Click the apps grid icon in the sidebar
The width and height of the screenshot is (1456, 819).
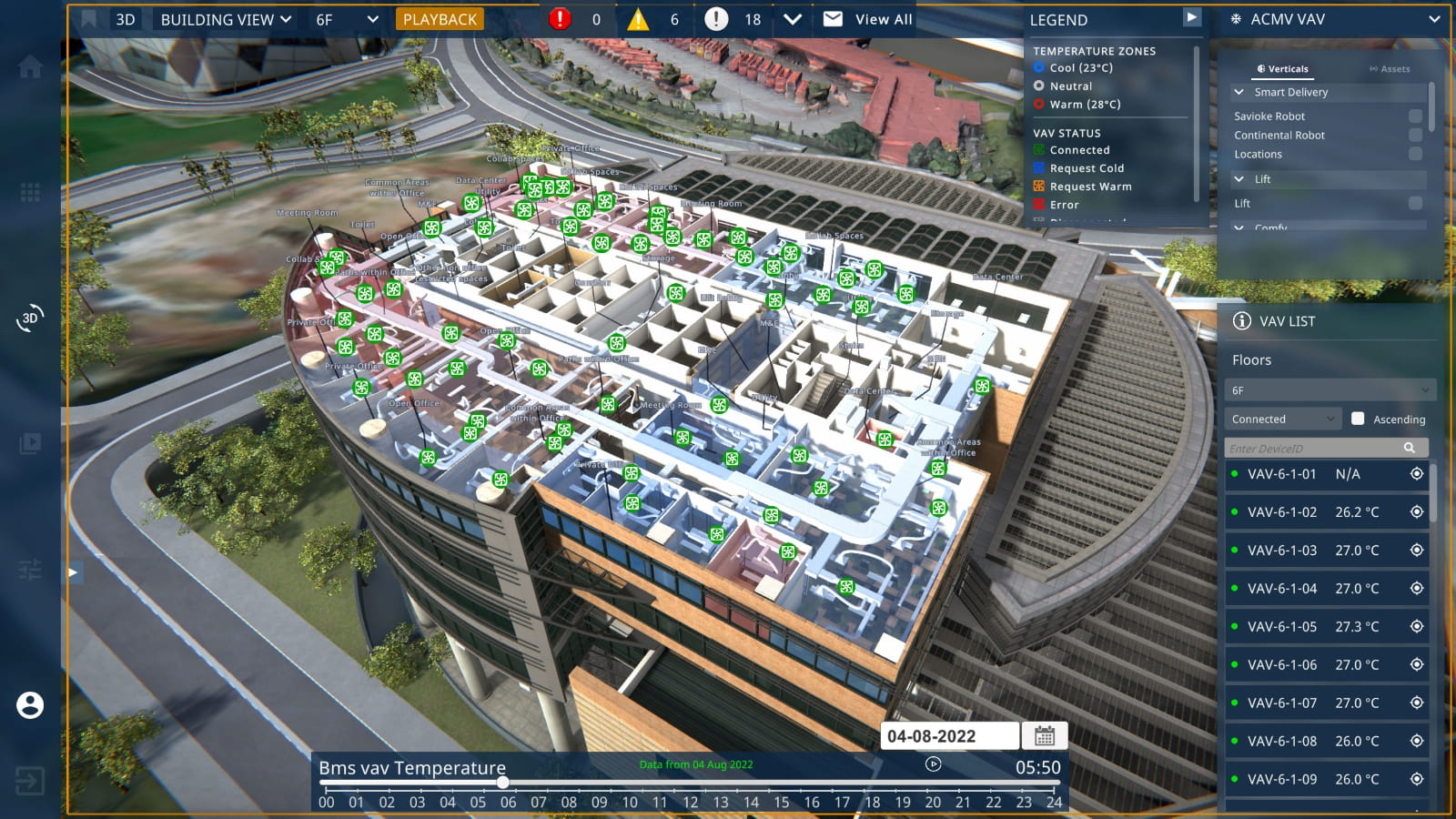pos(31,192)
